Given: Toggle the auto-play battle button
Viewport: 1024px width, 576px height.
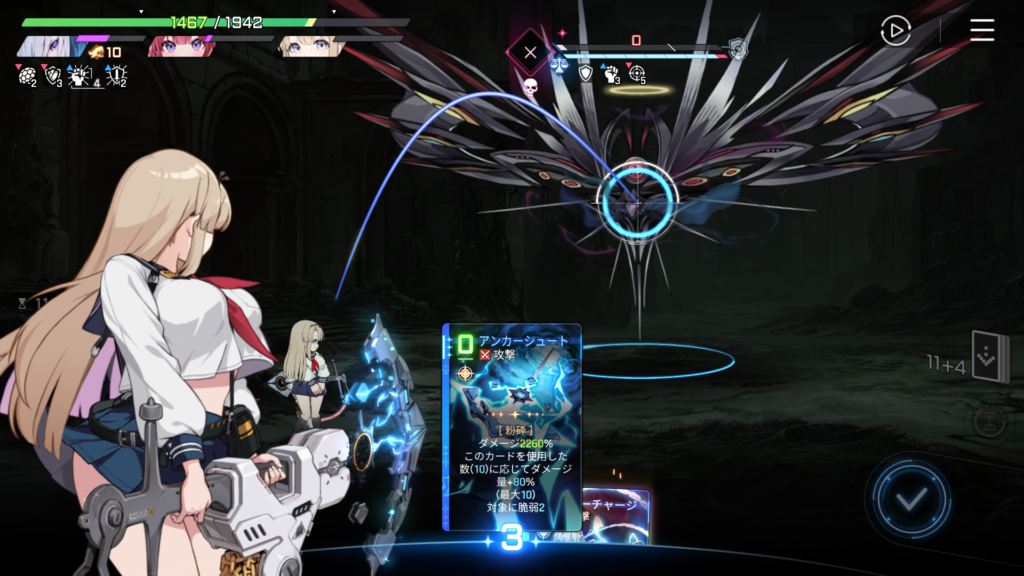Looking at the screenshot, I should pyautogui.click(x=895, y=31).
